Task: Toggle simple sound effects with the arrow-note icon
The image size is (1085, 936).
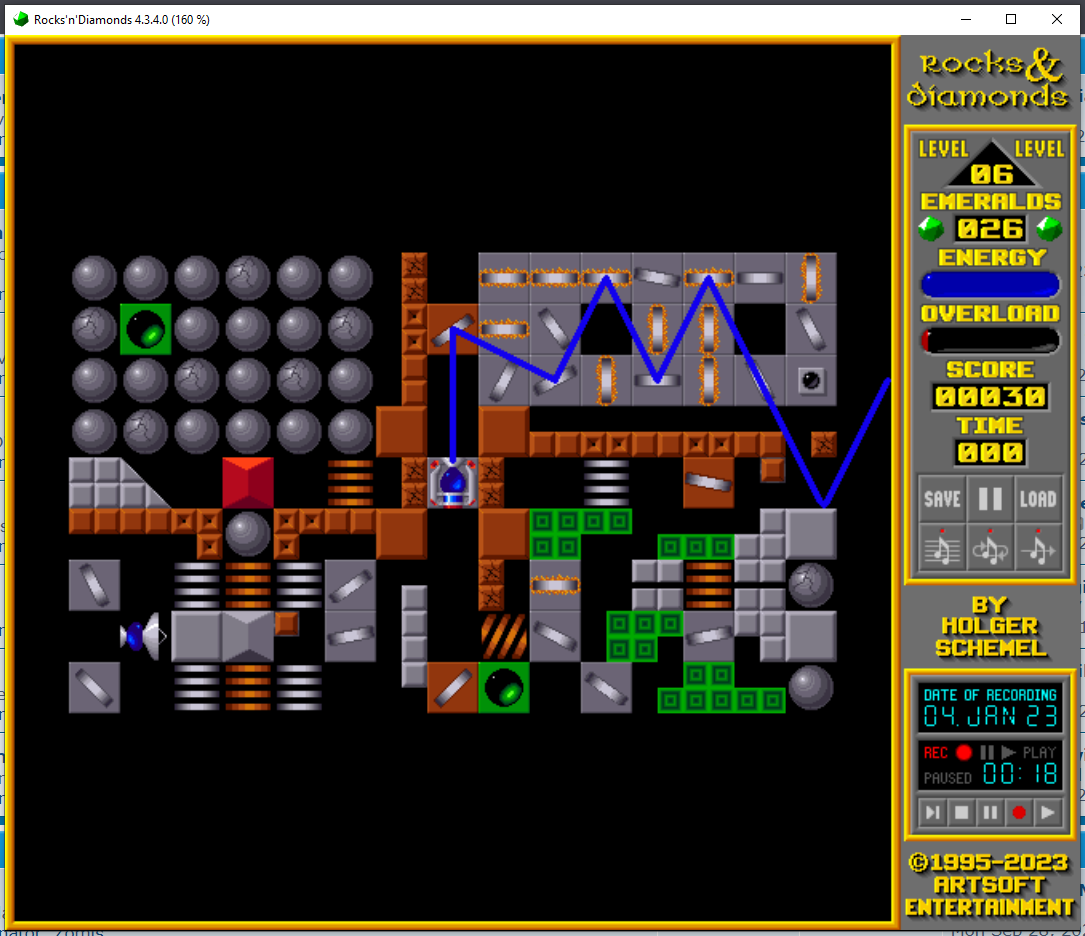Action: coord(1038,546)
